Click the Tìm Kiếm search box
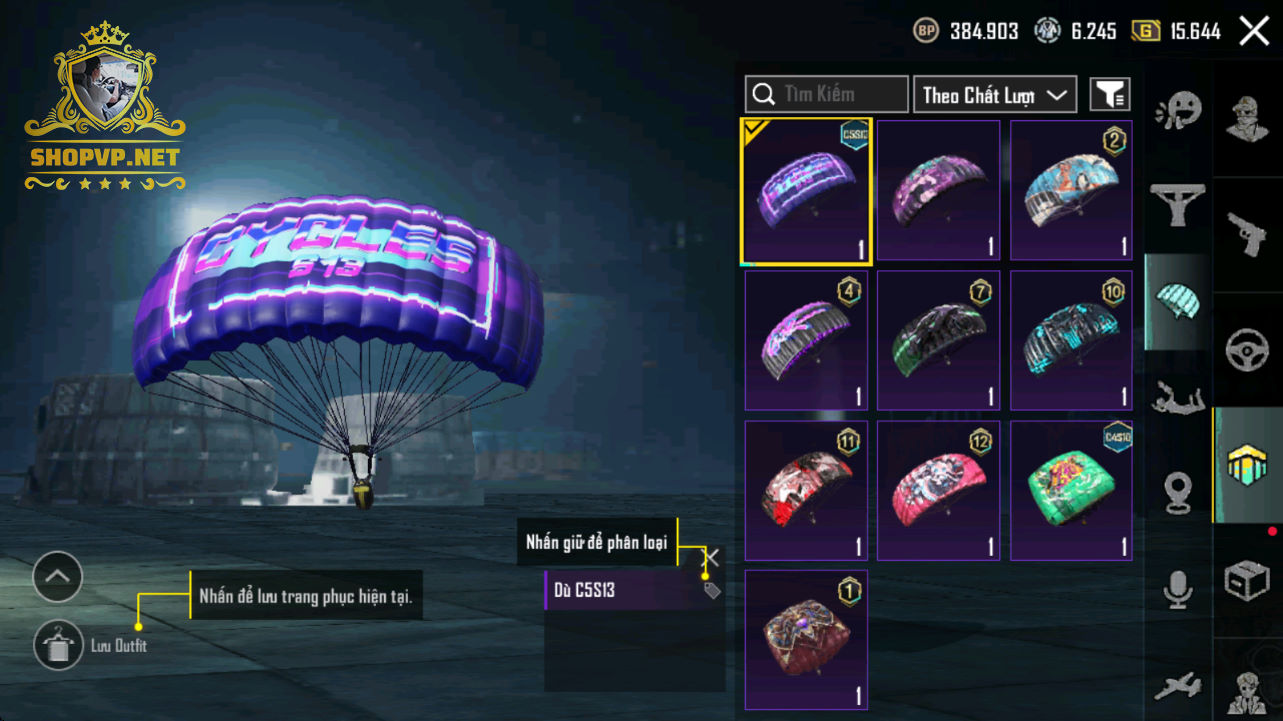This screenshot has width=1283, height=721. 826,94
